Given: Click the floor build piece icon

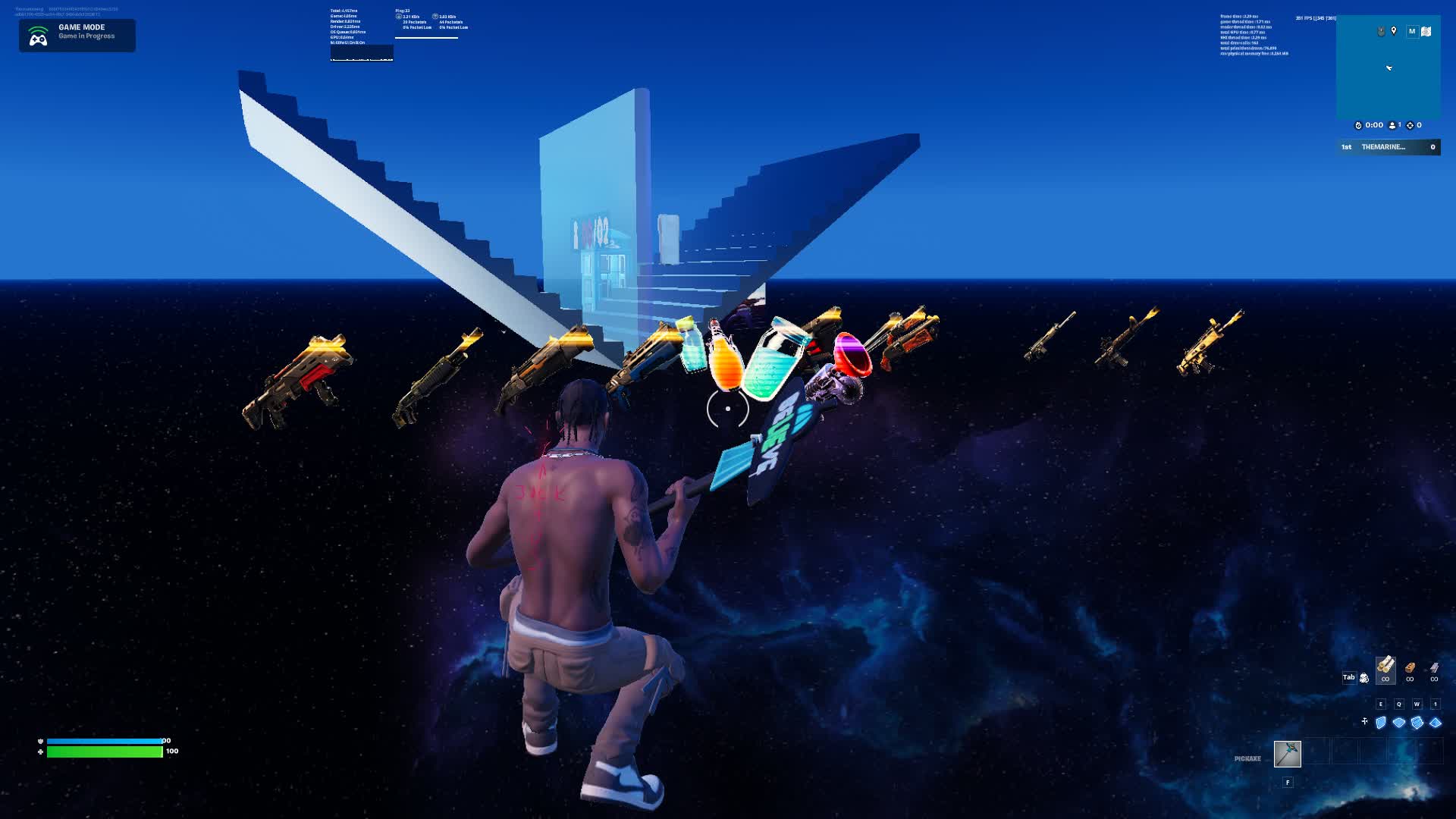Looking at the screenshot, I should [x=1399, y=722].
